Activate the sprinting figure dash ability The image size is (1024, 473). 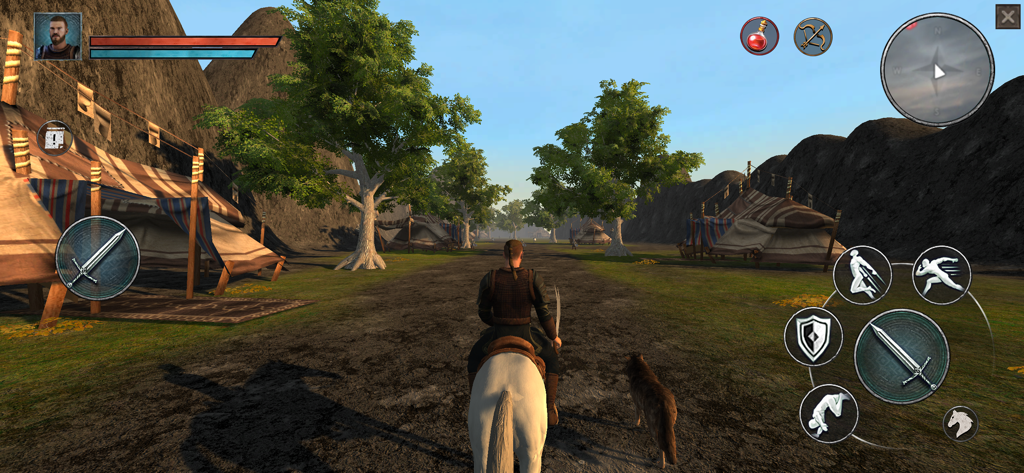[x=941, y=275]
